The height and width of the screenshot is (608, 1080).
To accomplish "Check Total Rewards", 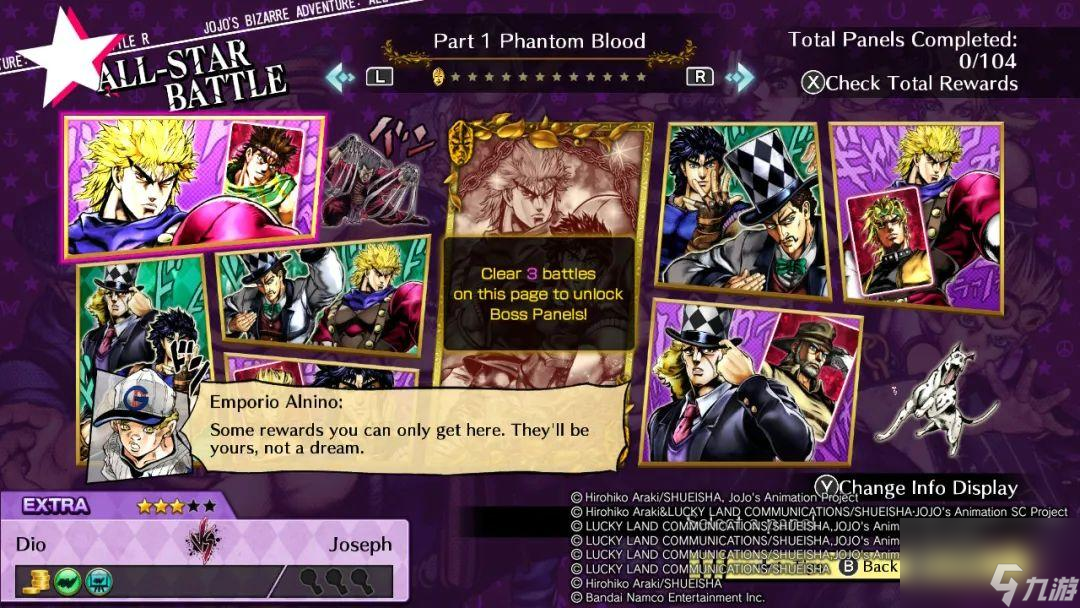I will tap(910, 84).
